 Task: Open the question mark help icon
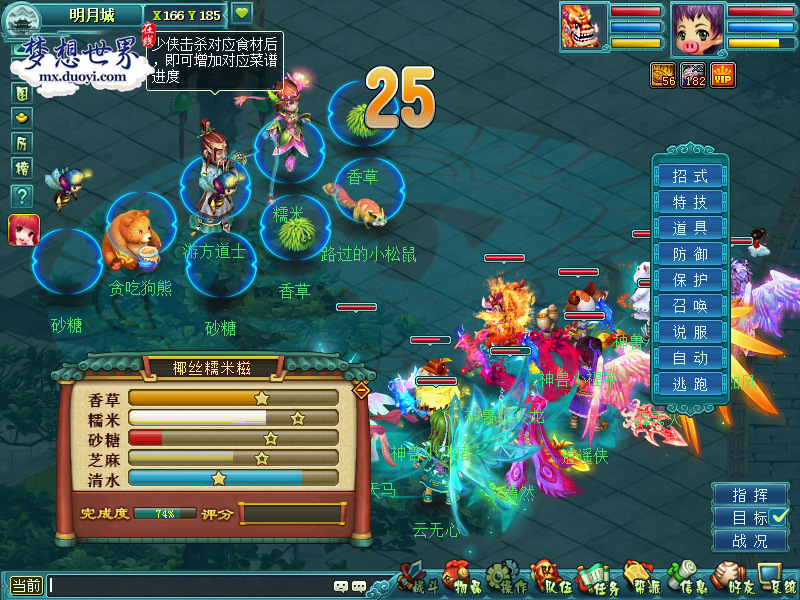[21, 196]
